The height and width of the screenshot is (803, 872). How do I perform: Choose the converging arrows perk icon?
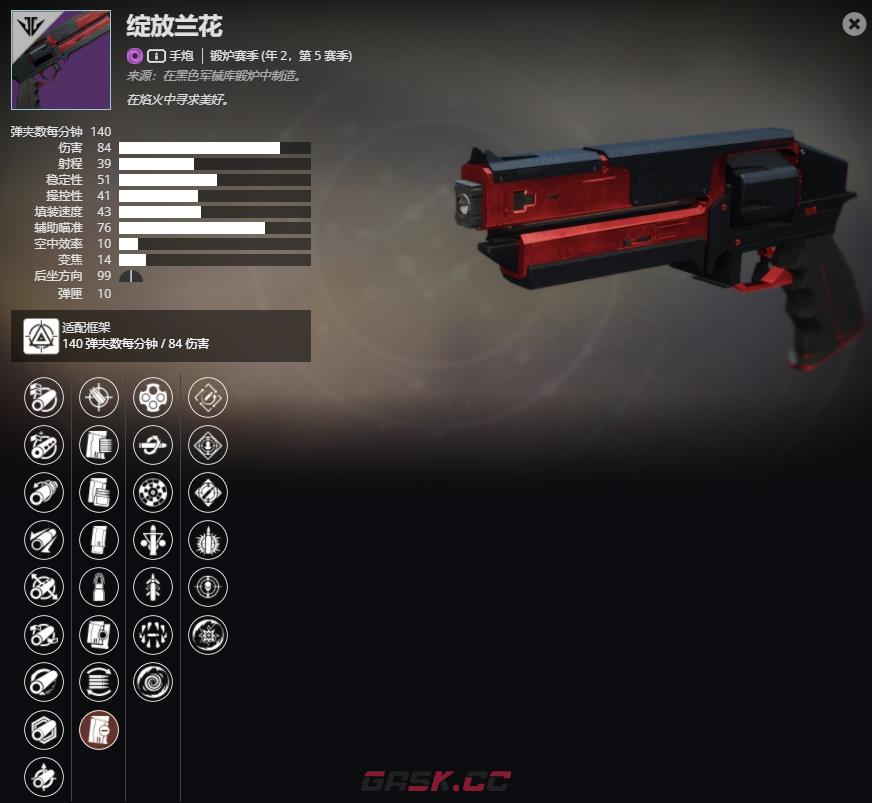pos(153,635)
